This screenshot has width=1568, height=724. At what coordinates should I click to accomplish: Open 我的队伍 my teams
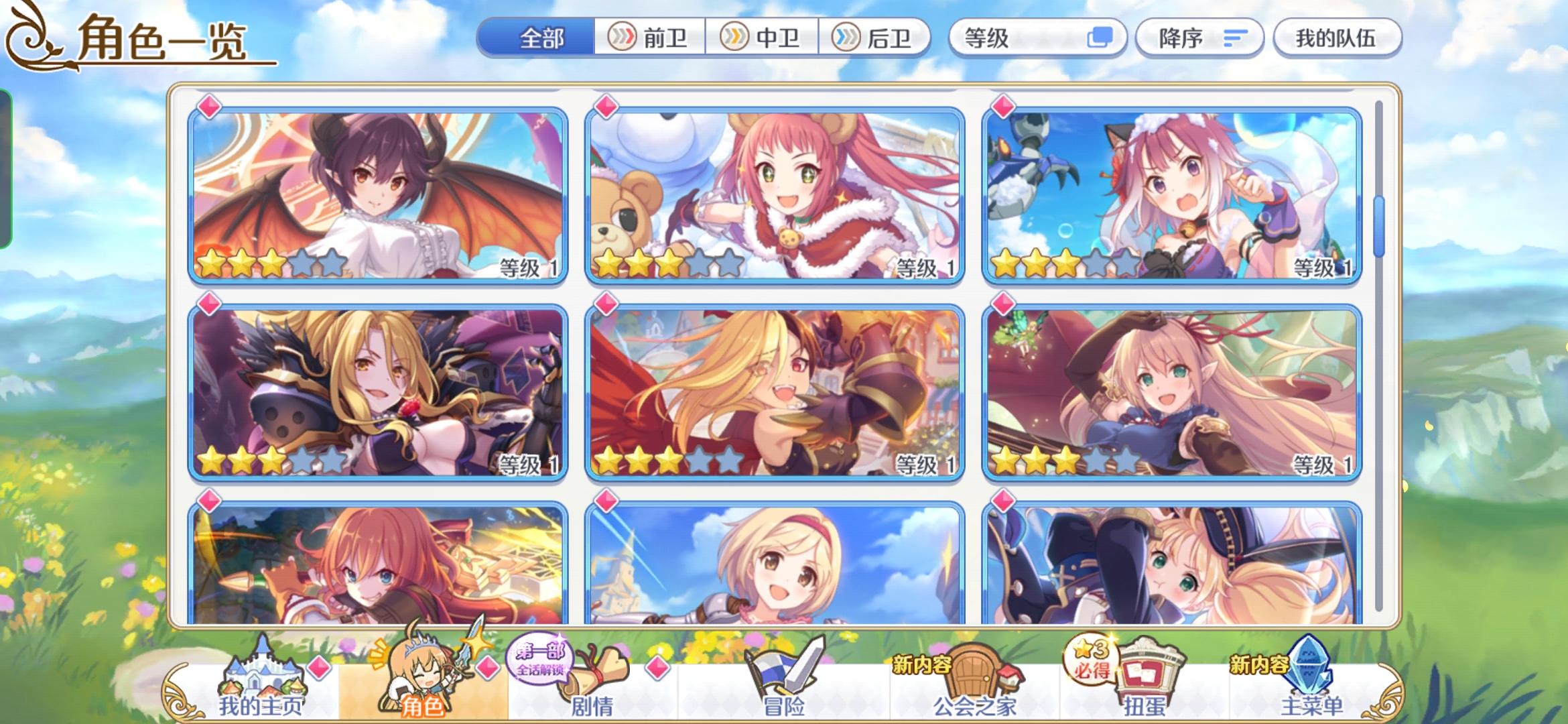click(x=1337, y=38)
